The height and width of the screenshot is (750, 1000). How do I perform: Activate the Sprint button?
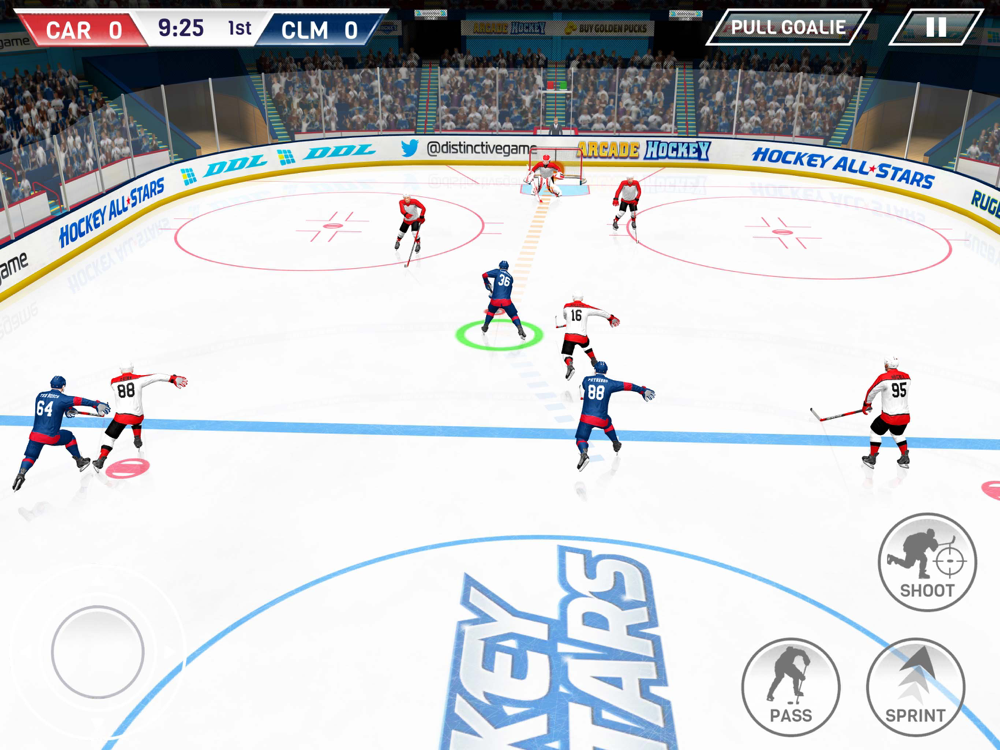click(x=915, y=687)
